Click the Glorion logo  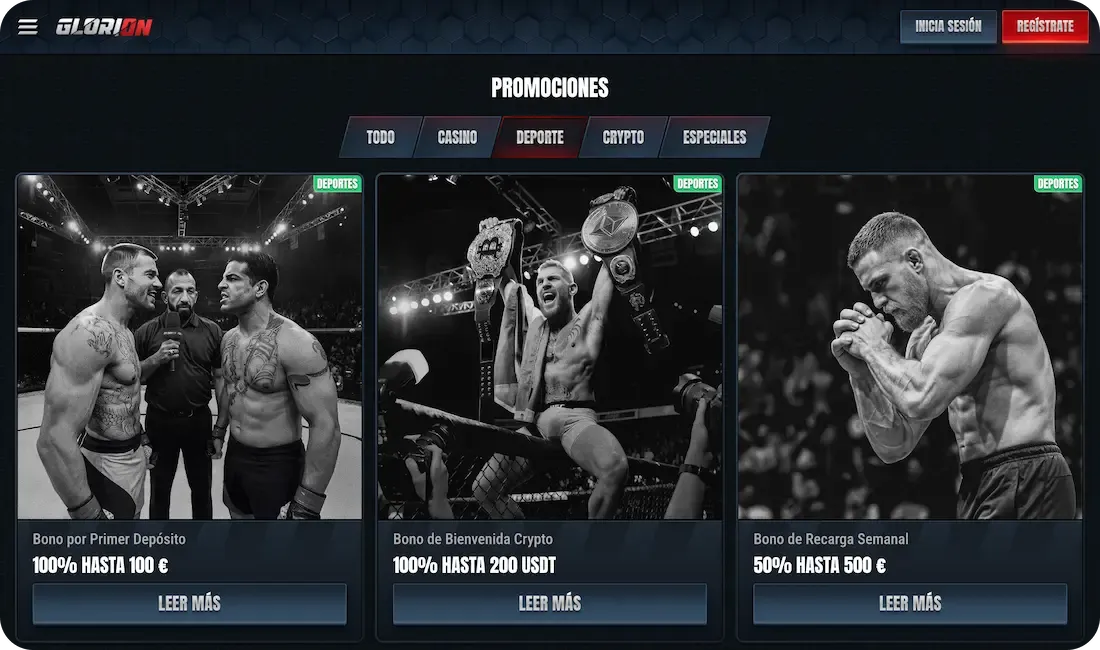(x=104, y=27)
